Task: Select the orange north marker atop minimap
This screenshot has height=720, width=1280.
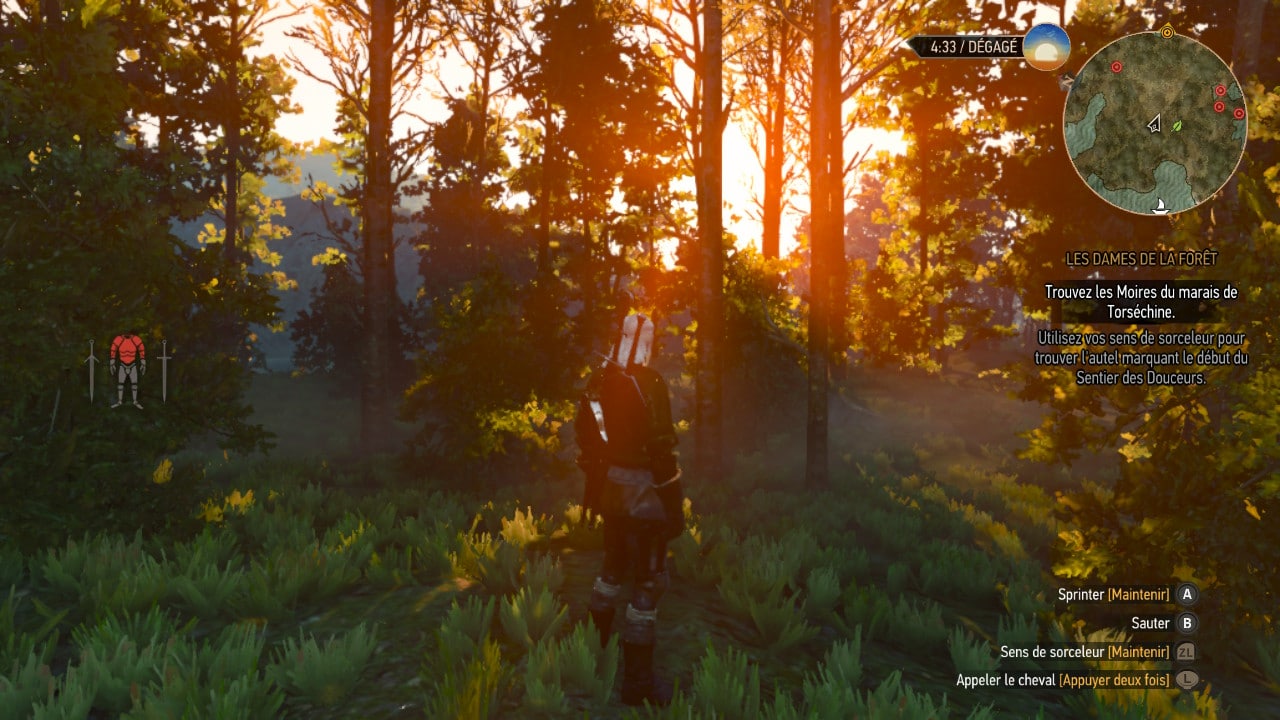Action: [1167, 33]
